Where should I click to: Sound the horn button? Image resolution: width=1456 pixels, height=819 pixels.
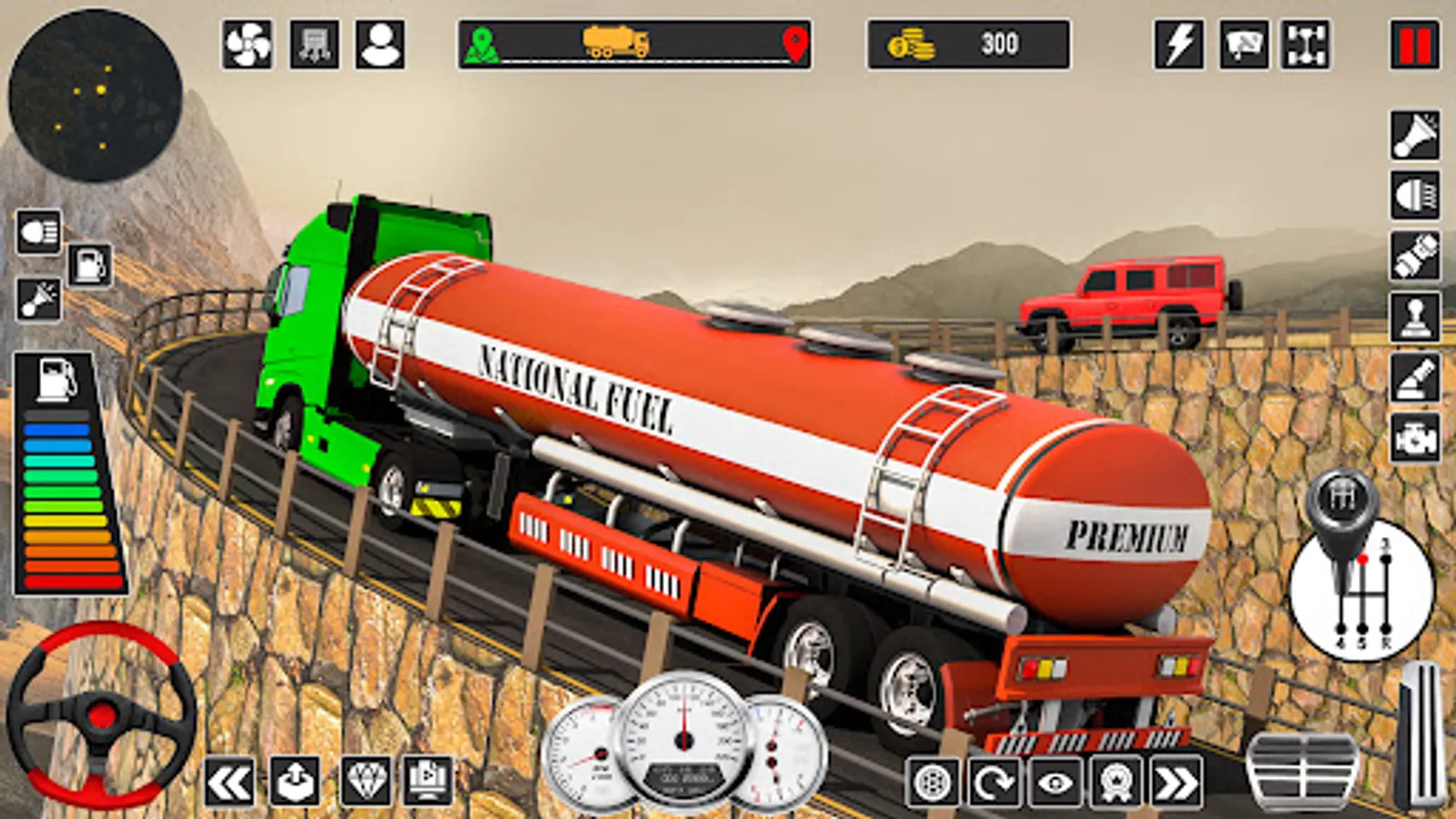click(1415, 135)
